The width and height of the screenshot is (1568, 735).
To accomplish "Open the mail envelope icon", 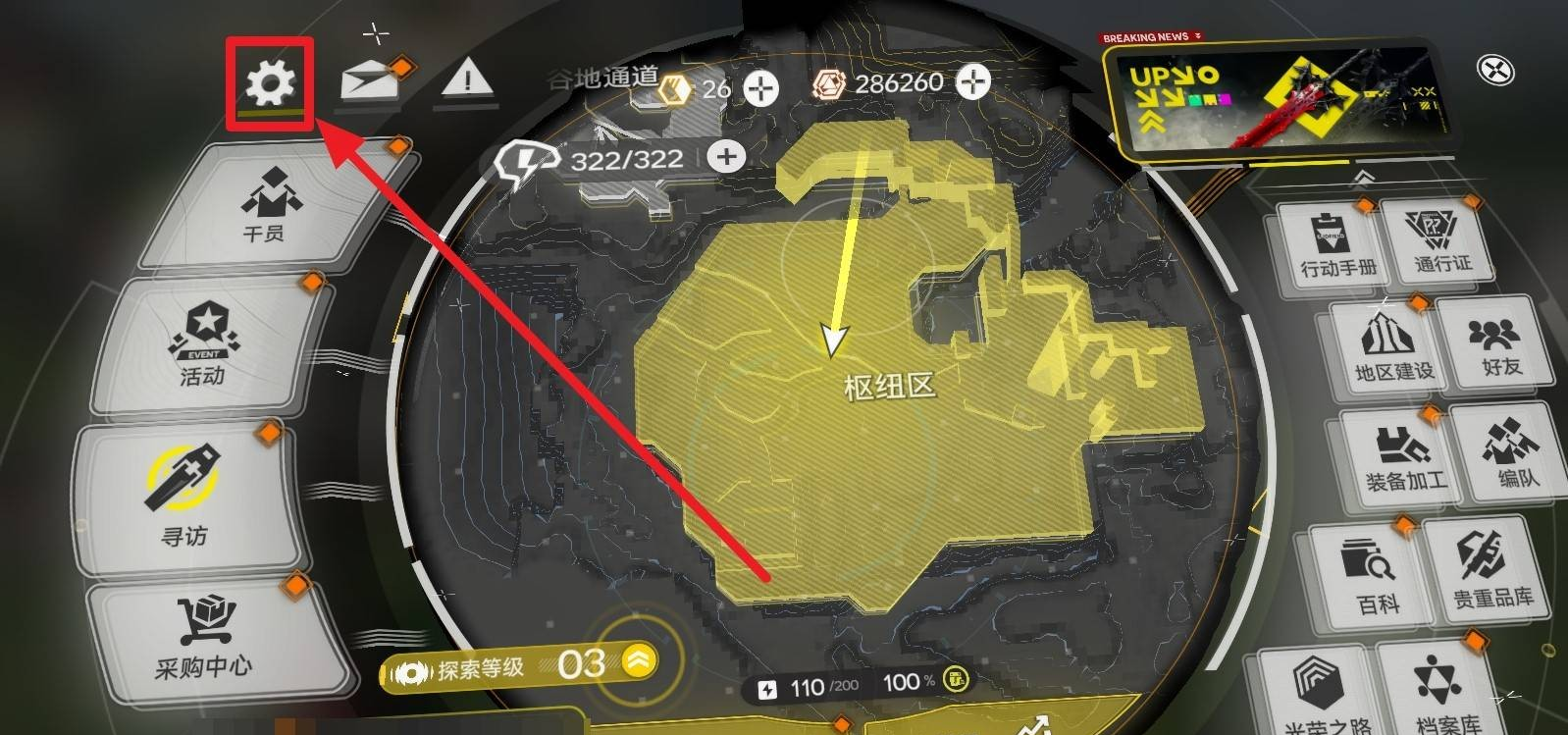I will pos(372,79).
